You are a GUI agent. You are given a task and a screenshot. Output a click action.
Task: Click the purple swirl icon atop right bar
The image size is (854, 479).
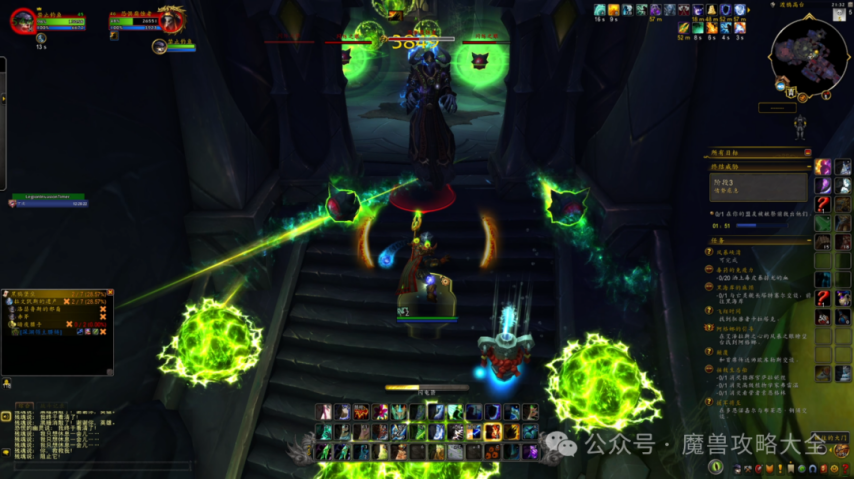823,166
